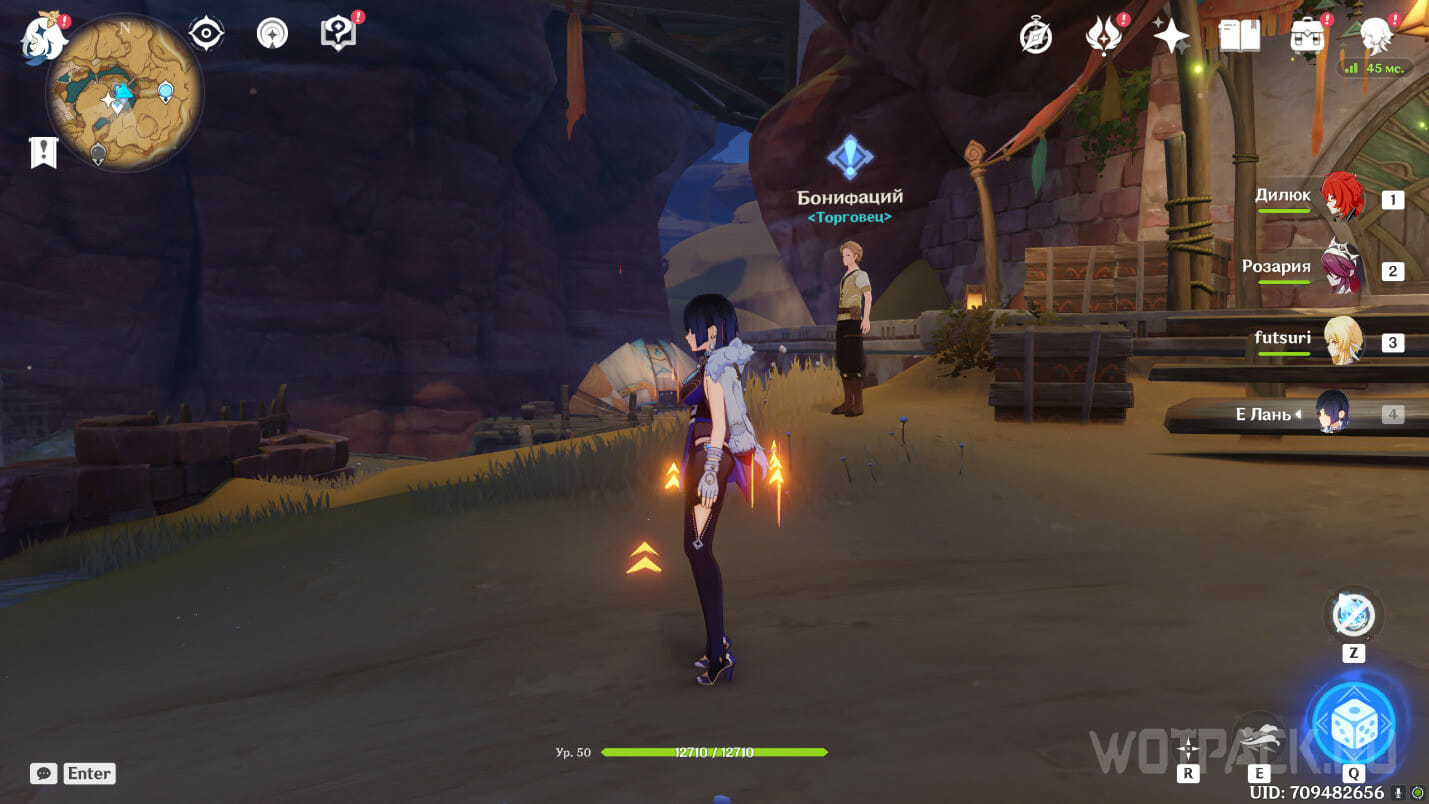Open the Adventurer Handbook book icon

click(1240, 36)
